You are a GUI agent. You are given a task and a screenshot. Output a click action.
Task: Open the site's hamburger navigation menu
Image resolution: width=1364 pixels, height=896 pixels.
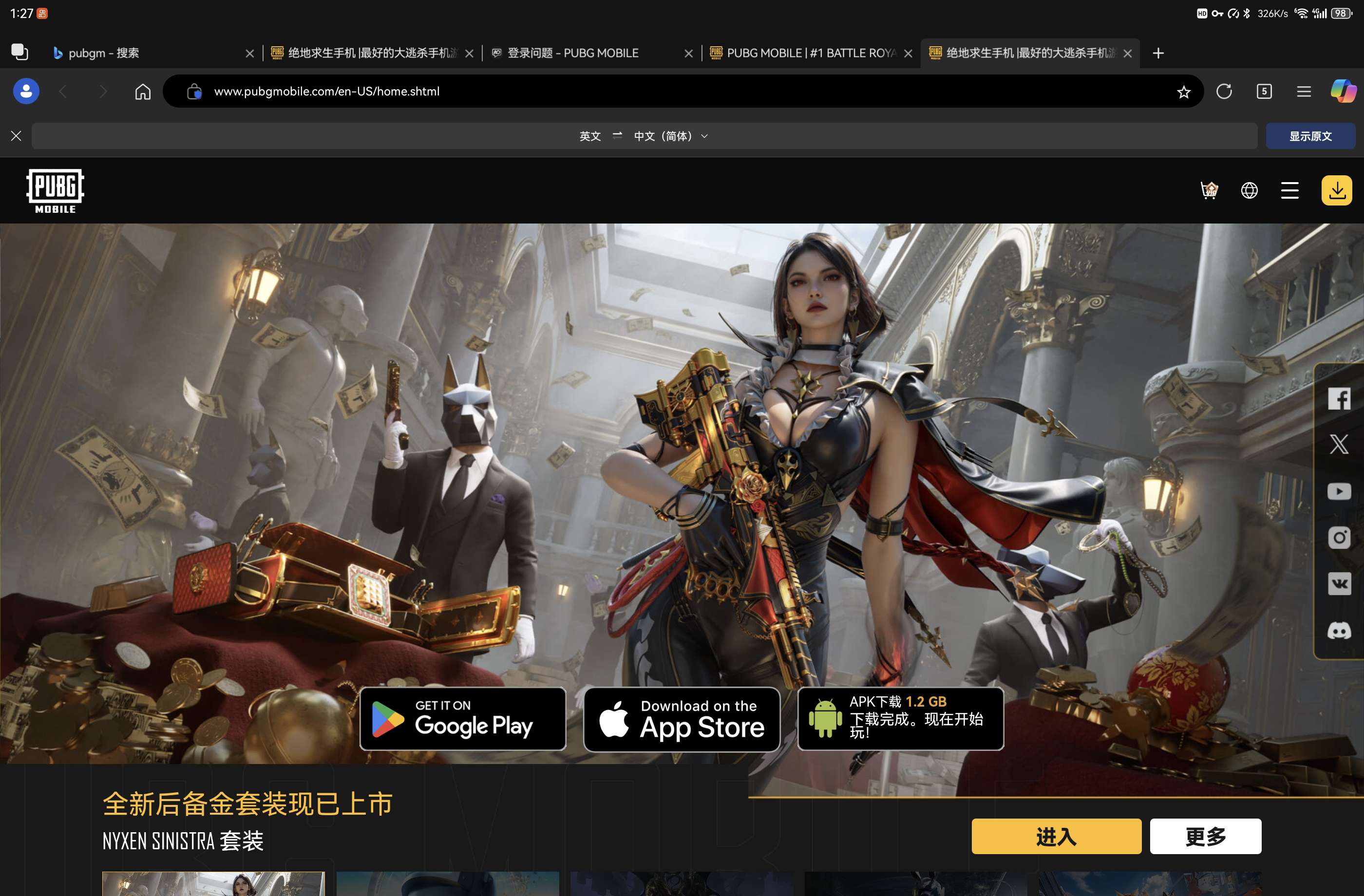click(x=1289, y=191)
